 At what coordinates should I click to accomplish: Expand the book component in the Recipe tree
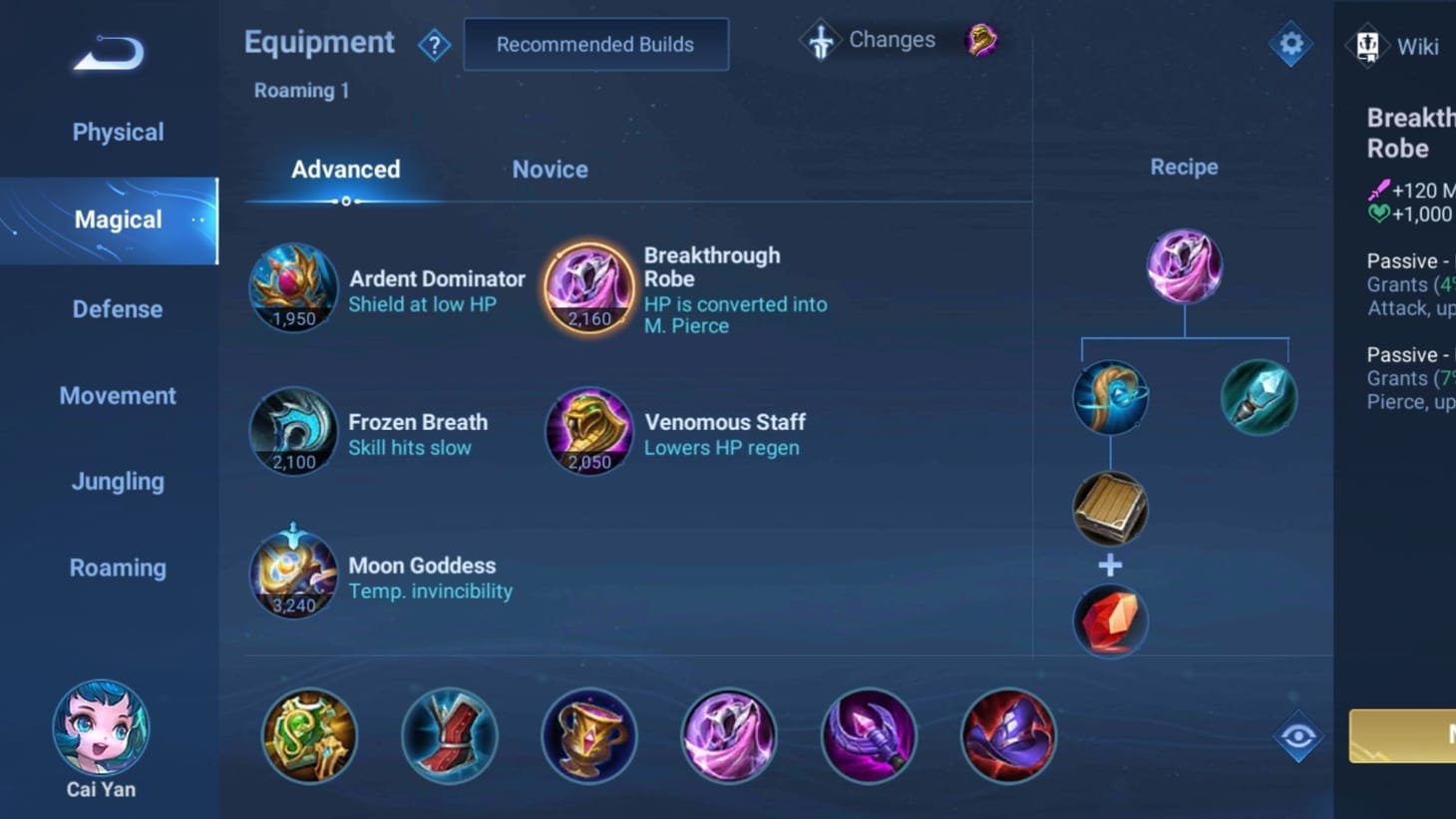point(1110,509)
